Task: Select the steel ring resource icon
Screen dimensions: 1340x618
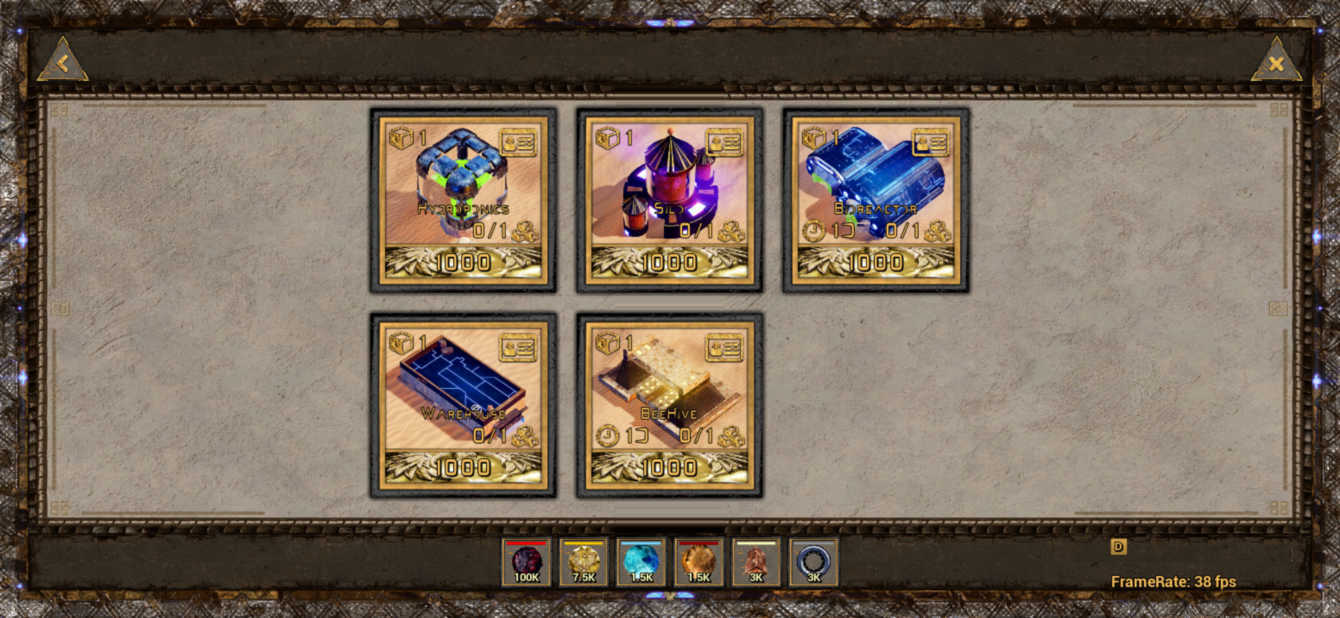Action: [813, 562]
